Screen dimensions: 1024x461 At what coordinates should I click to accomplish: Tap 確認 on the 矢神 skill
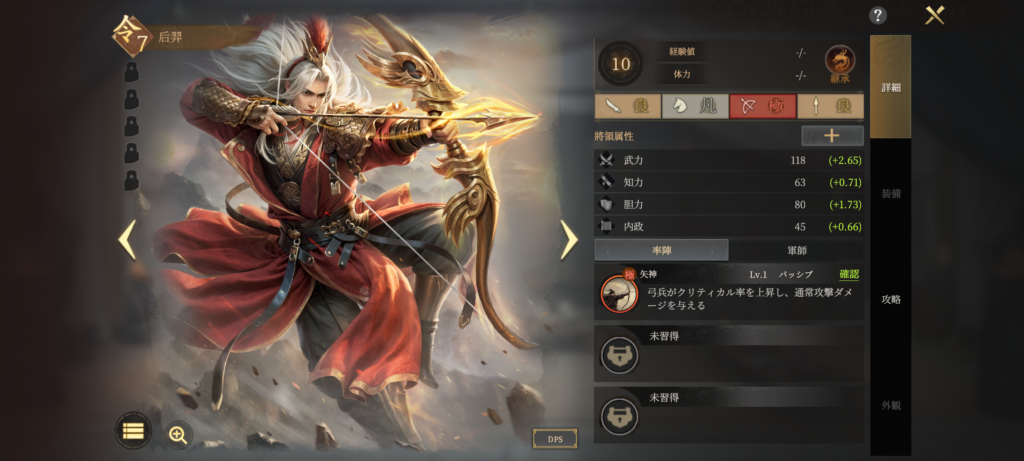[848, 274]
